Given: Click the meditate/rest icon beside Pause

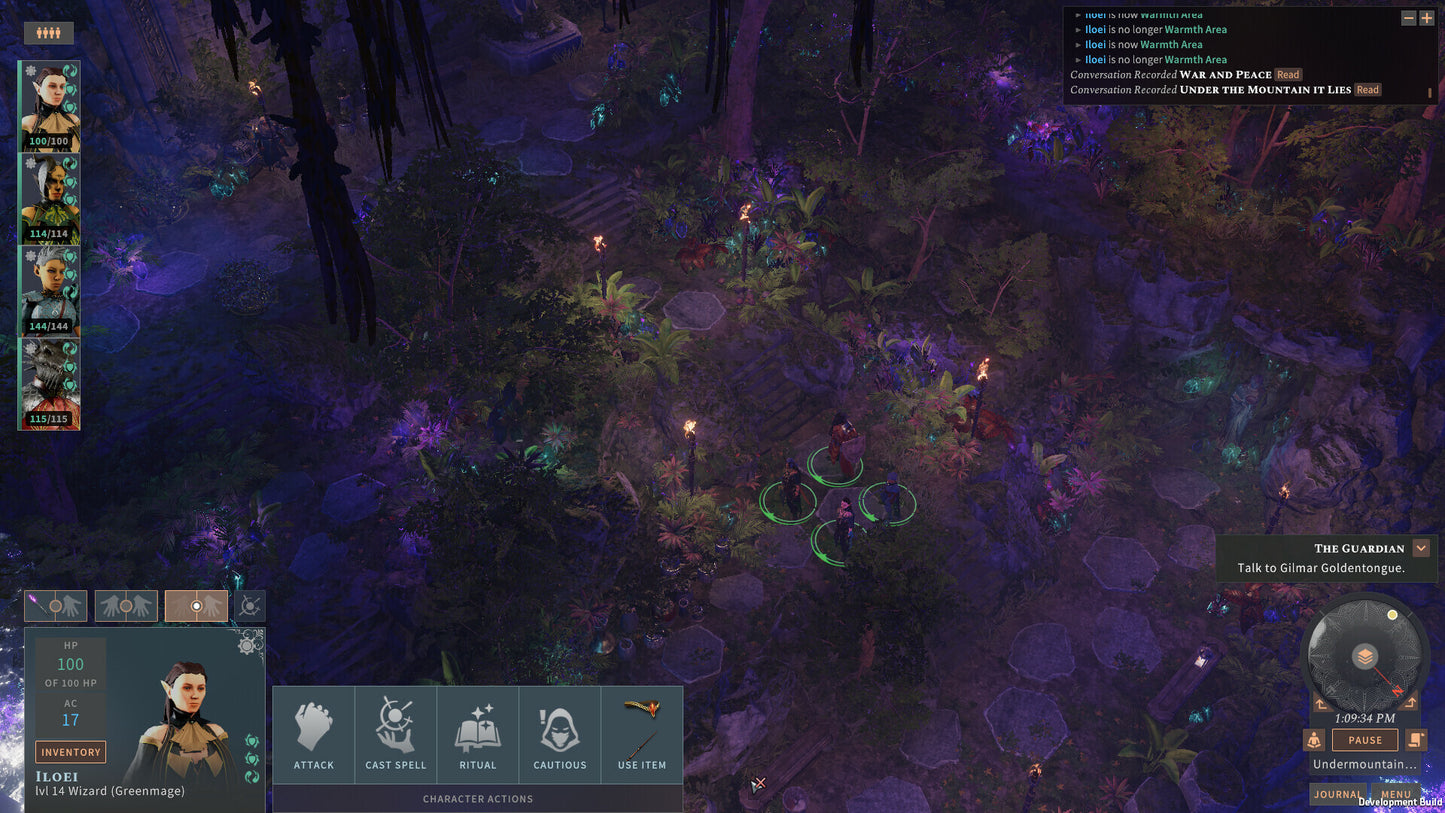Looking at the screenshot, I should click(x=1315, y=739).
